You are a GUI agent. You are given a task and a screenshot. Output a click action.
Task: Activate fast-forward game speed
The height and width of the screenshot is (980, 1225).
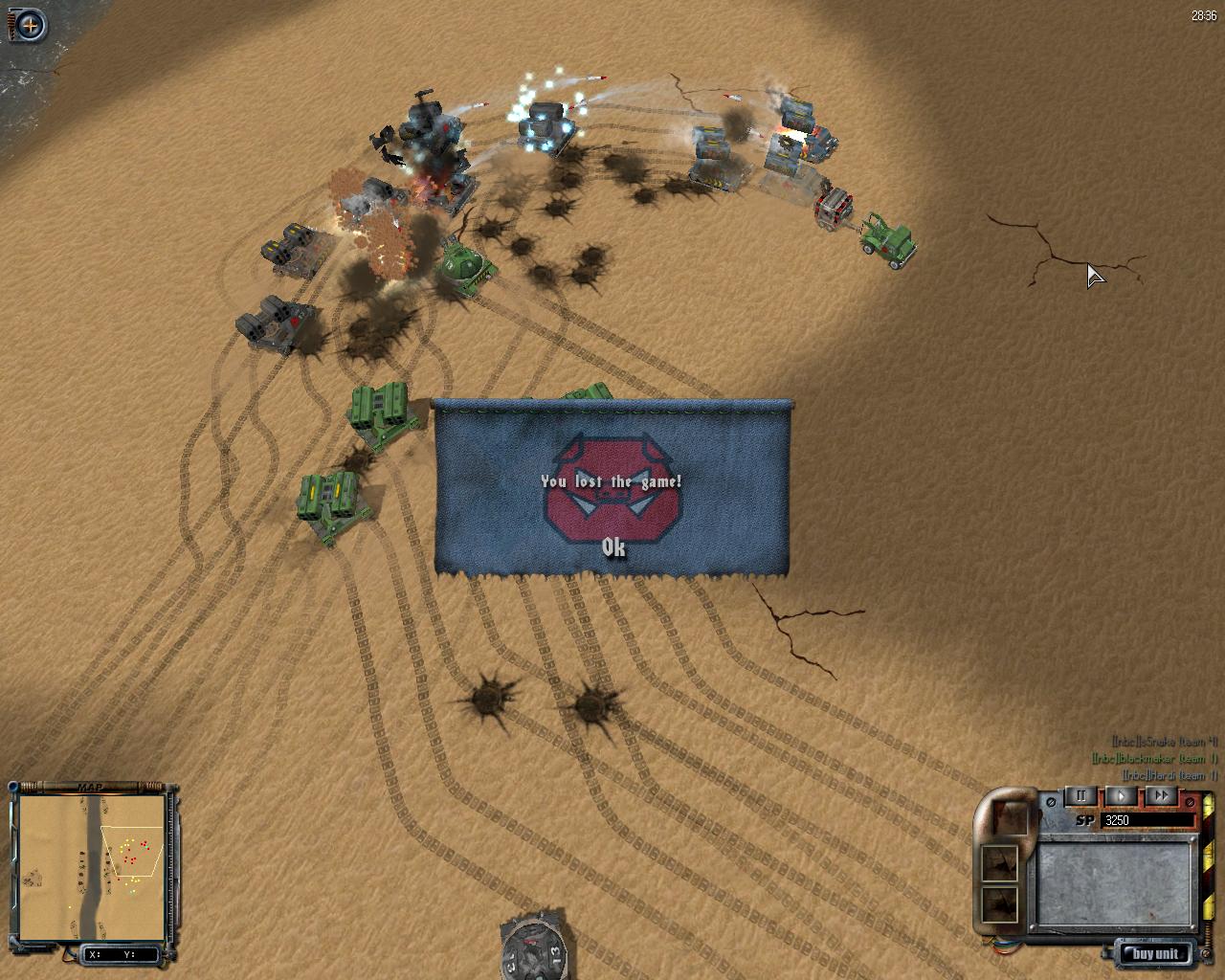tap(1161, 795)
